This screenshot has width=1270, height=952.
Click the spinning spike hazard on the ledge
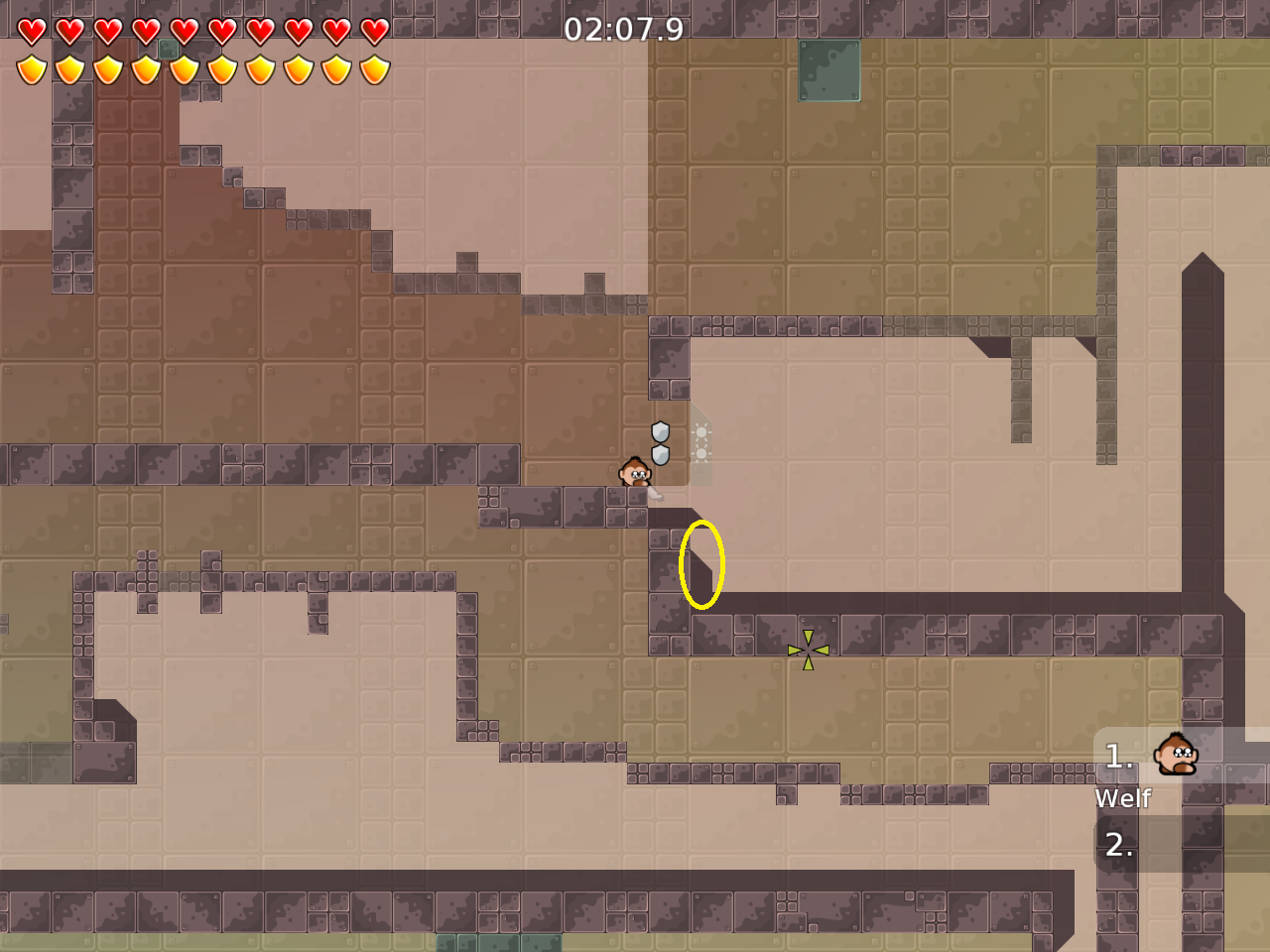(808, 650)
